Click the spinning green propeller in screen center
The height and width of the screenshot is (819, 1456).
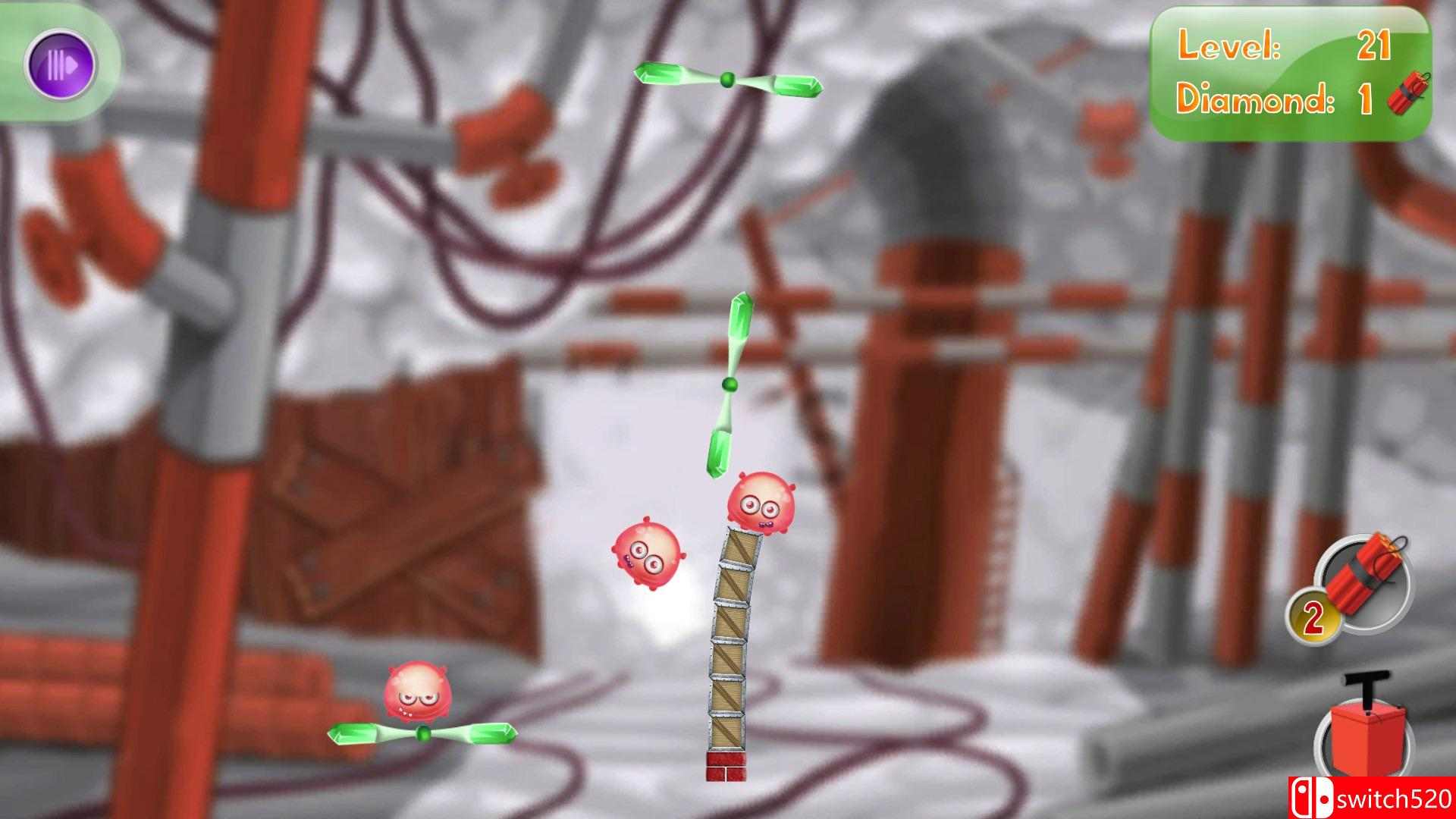click(730, 385)
